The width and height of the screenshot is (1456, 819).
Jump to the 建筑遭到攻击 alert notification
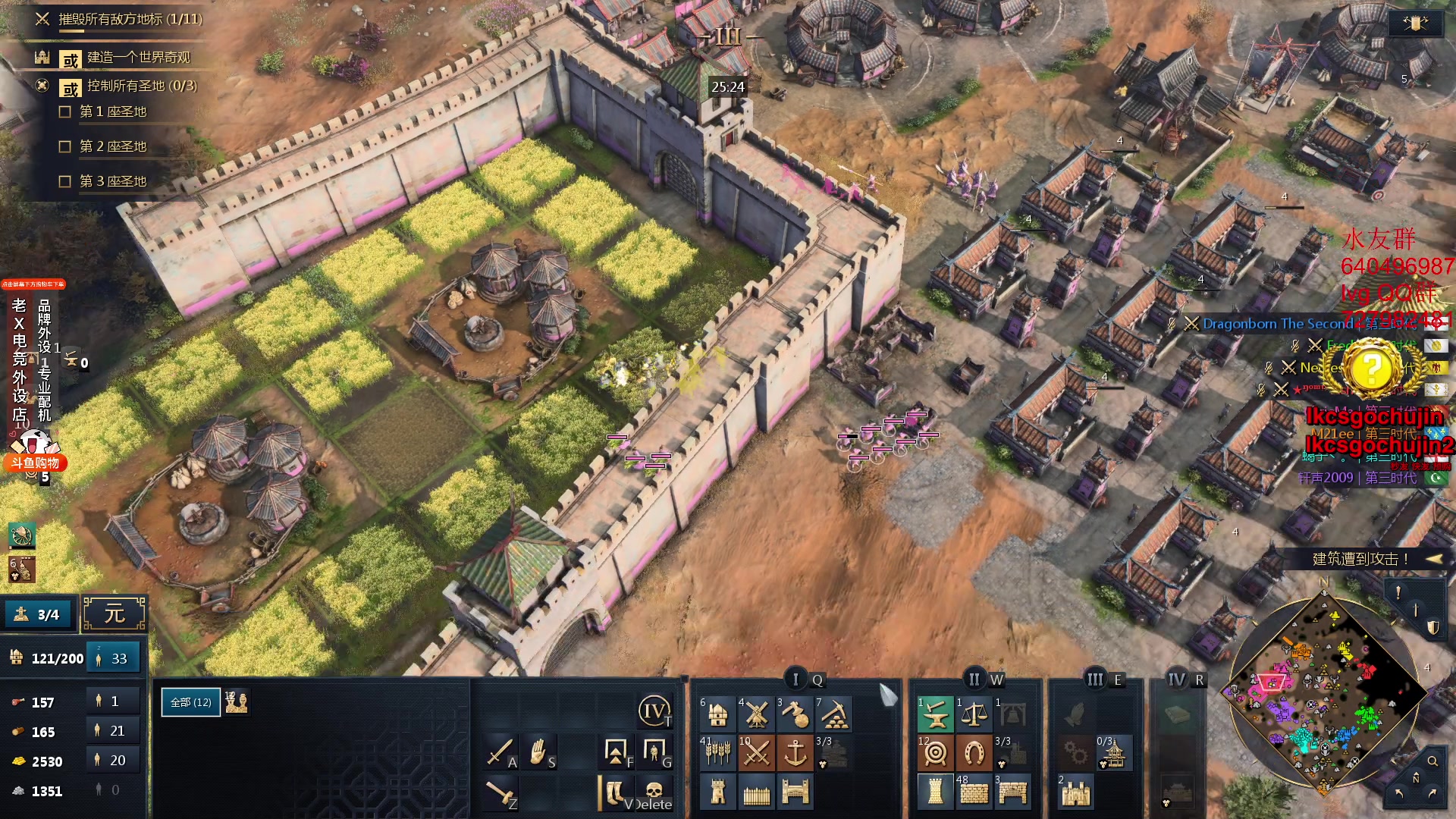pos(1360,559)
